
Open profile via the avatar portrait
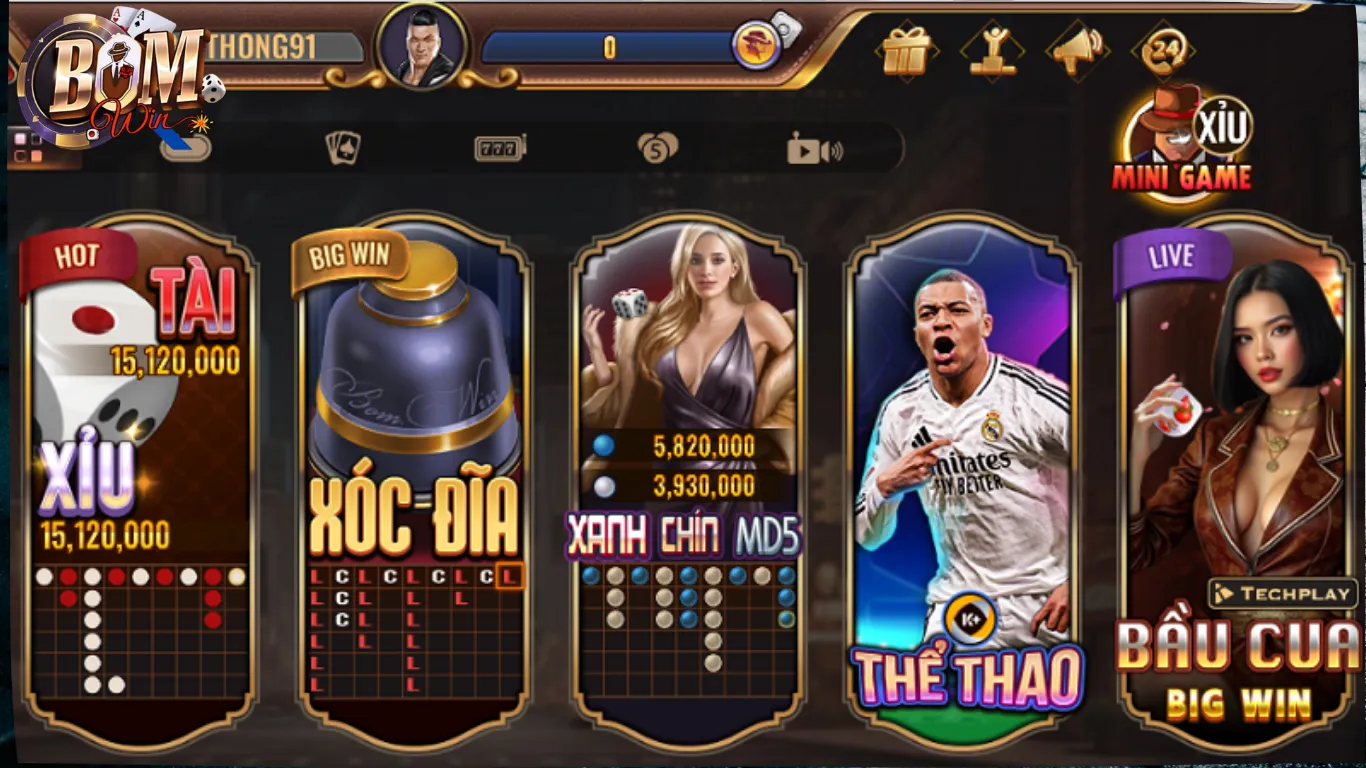click(424, 45)
